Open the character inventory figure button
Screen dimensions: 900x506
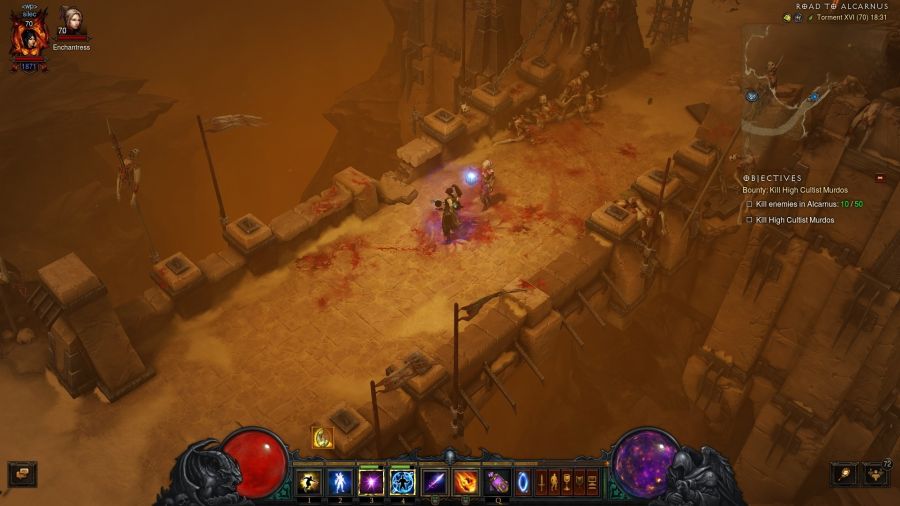pyautogui.click(x=555, y=483)
